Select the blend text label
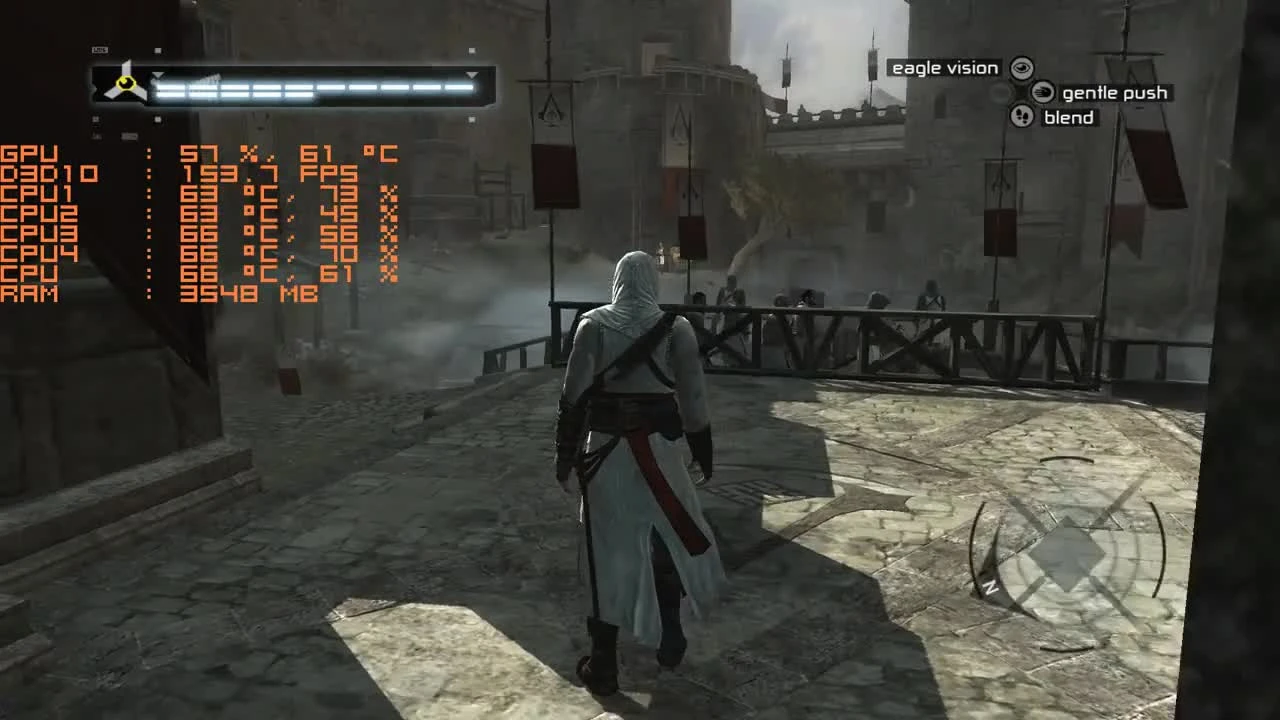This screenshot has width=1280, height=720. coord(1070,117)
